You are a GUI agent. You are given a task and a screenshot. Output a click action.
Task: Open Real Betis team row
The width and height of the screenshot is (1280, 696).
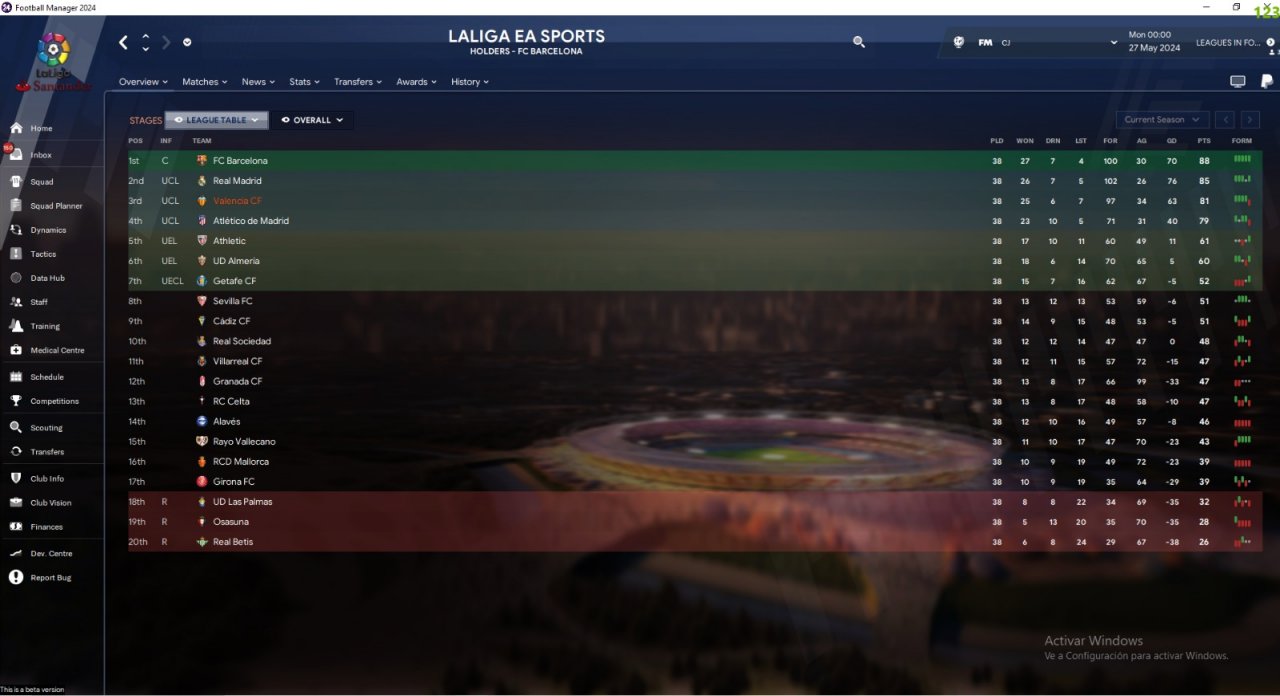[x=233, y=542]
